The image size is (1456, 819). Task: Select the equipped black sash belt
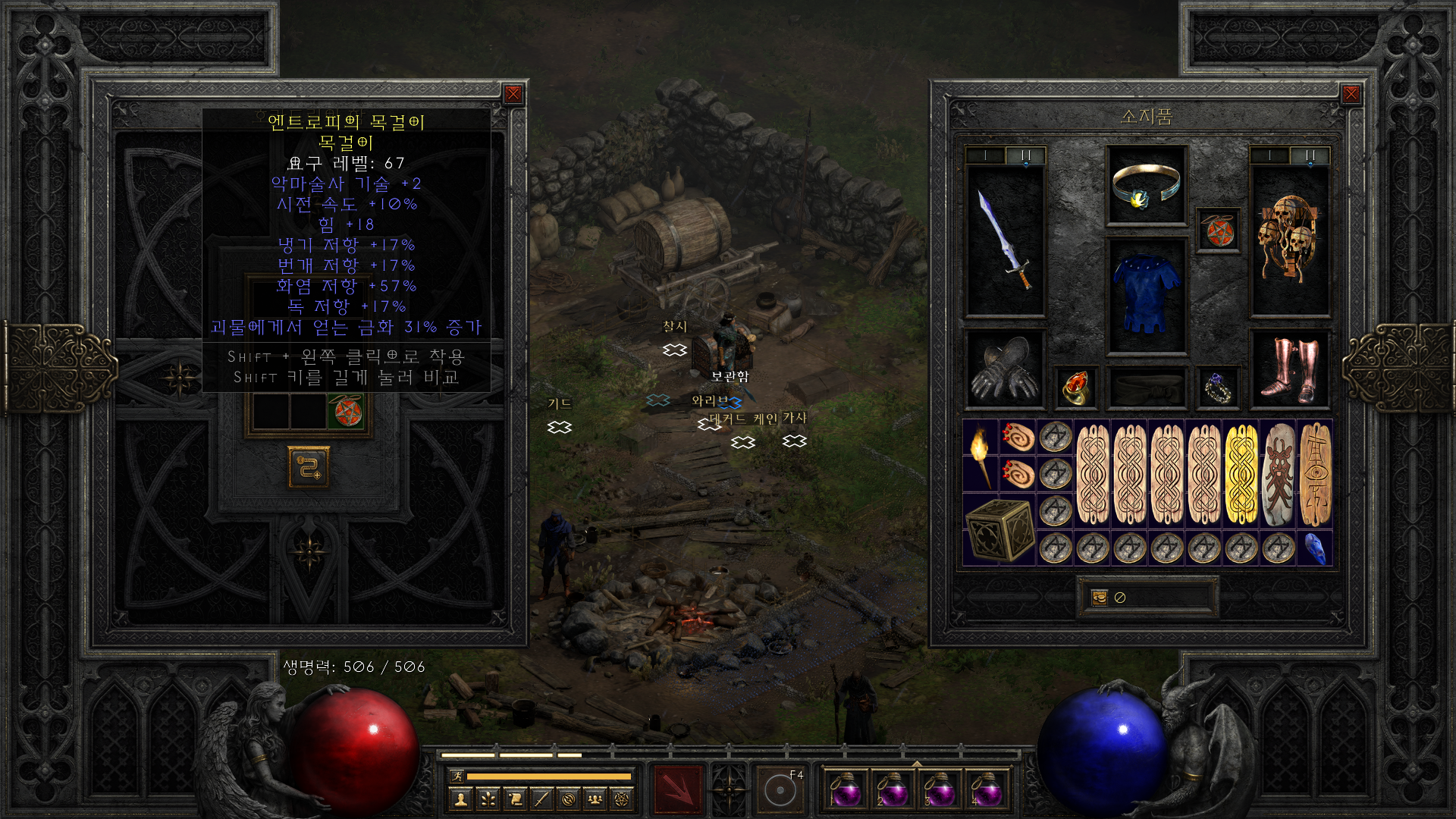tap(1146, 388)
